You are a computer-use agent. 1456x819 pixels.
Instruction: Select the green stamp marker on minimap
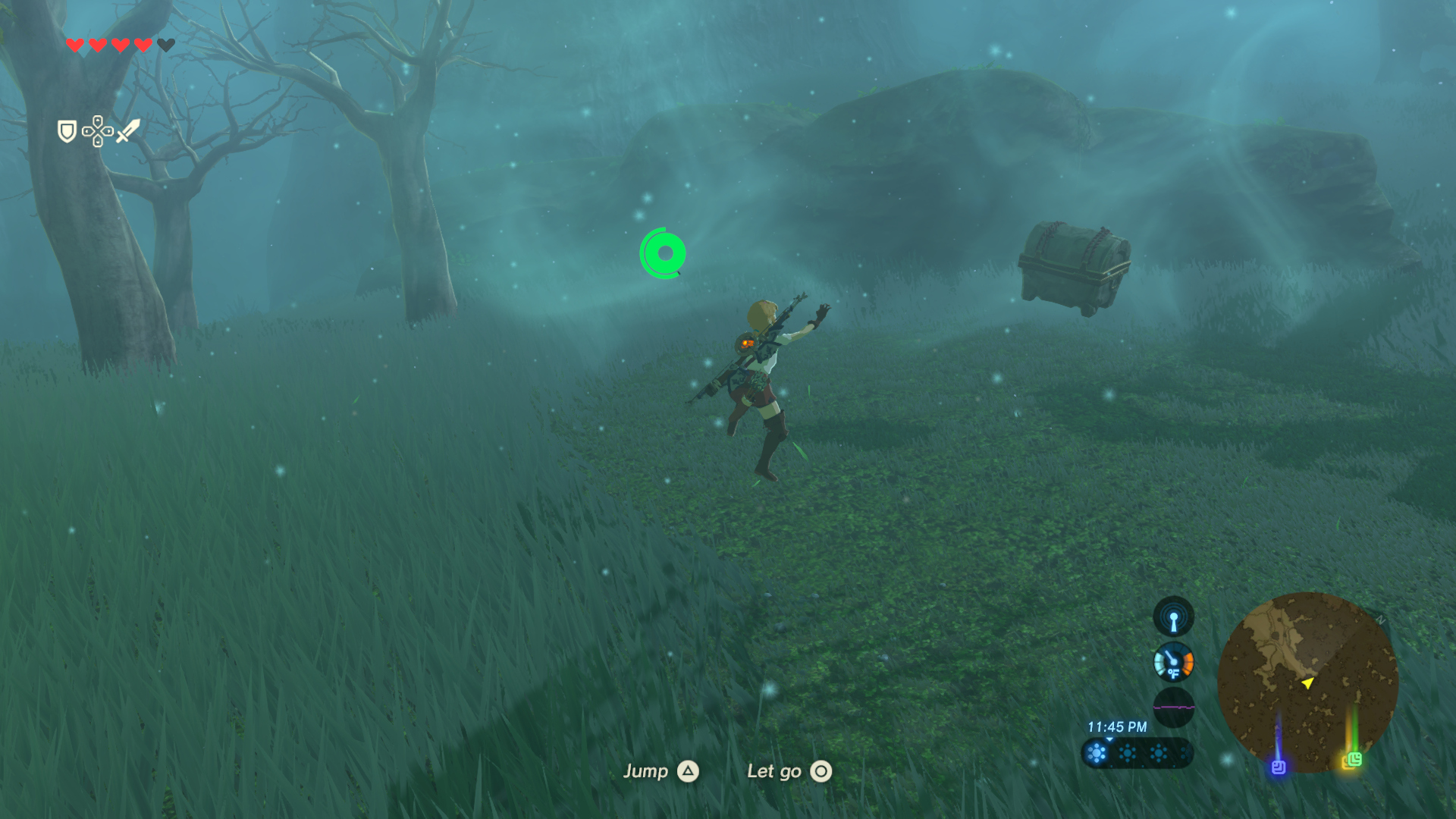[1354, 759]
